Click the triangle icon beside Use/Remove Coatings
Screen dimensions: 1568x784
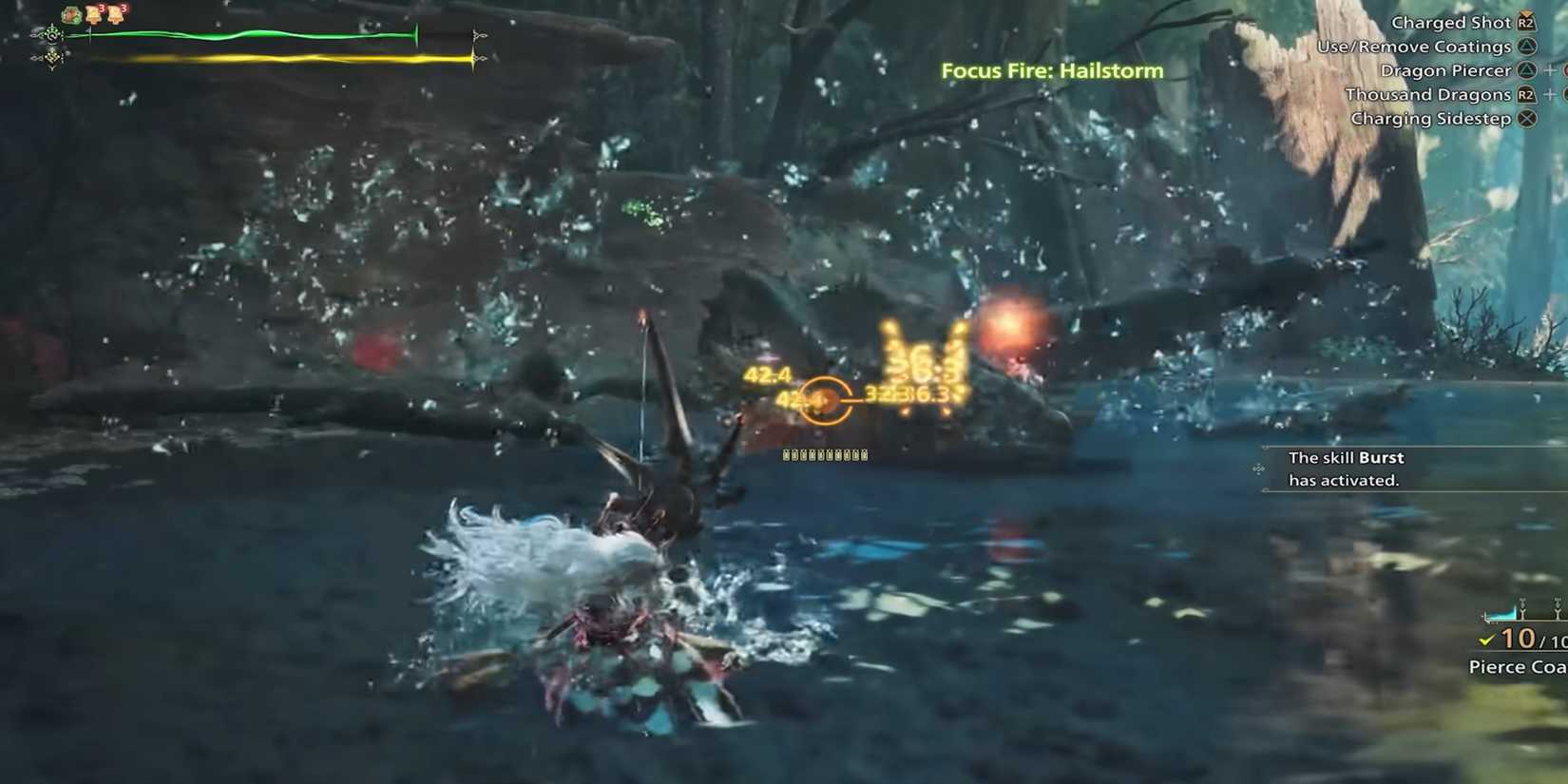pyautogui.click(x=1527, y=47)
